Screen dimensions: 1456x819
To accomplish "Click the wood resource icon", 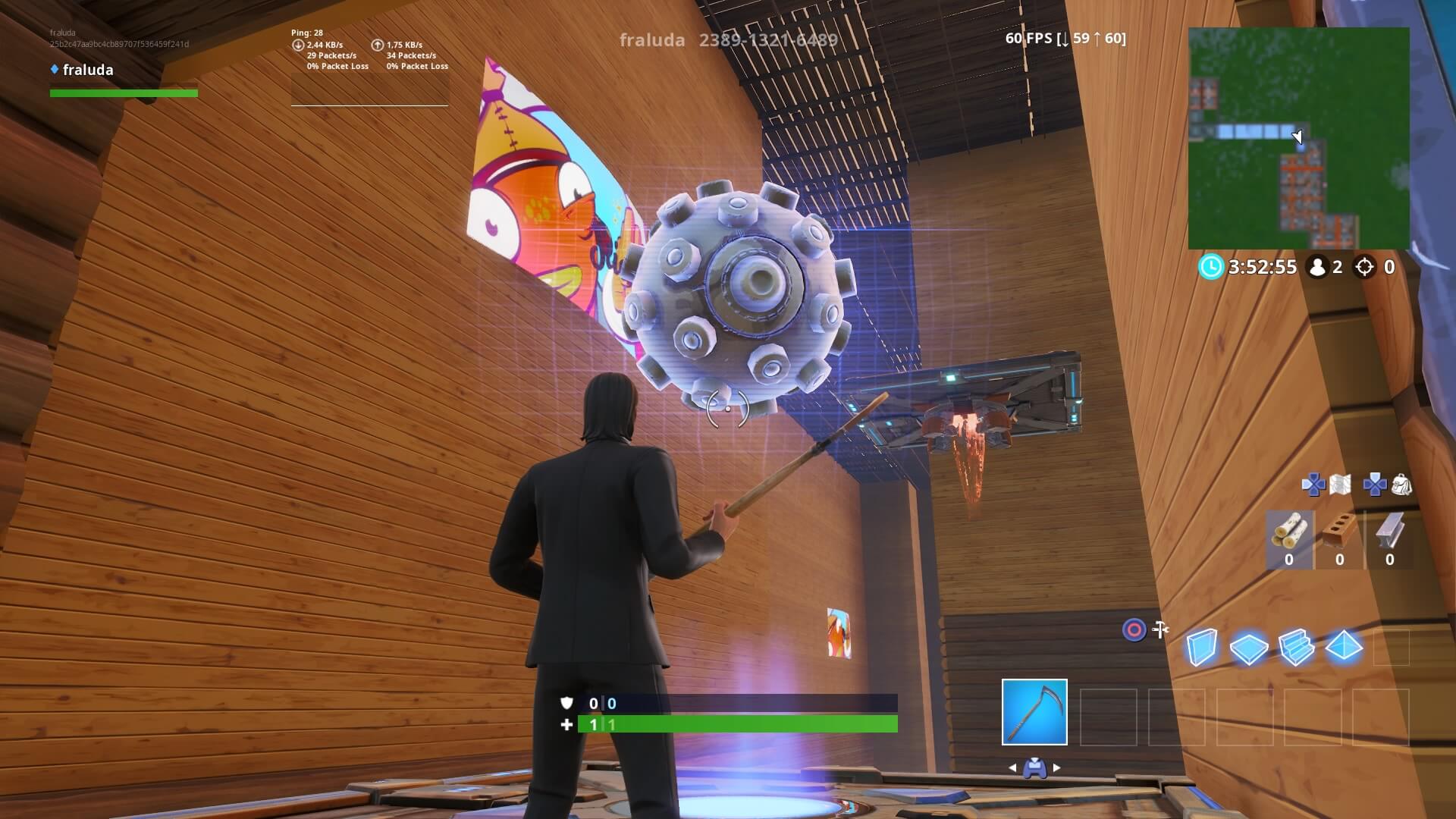I will 1288,531.
